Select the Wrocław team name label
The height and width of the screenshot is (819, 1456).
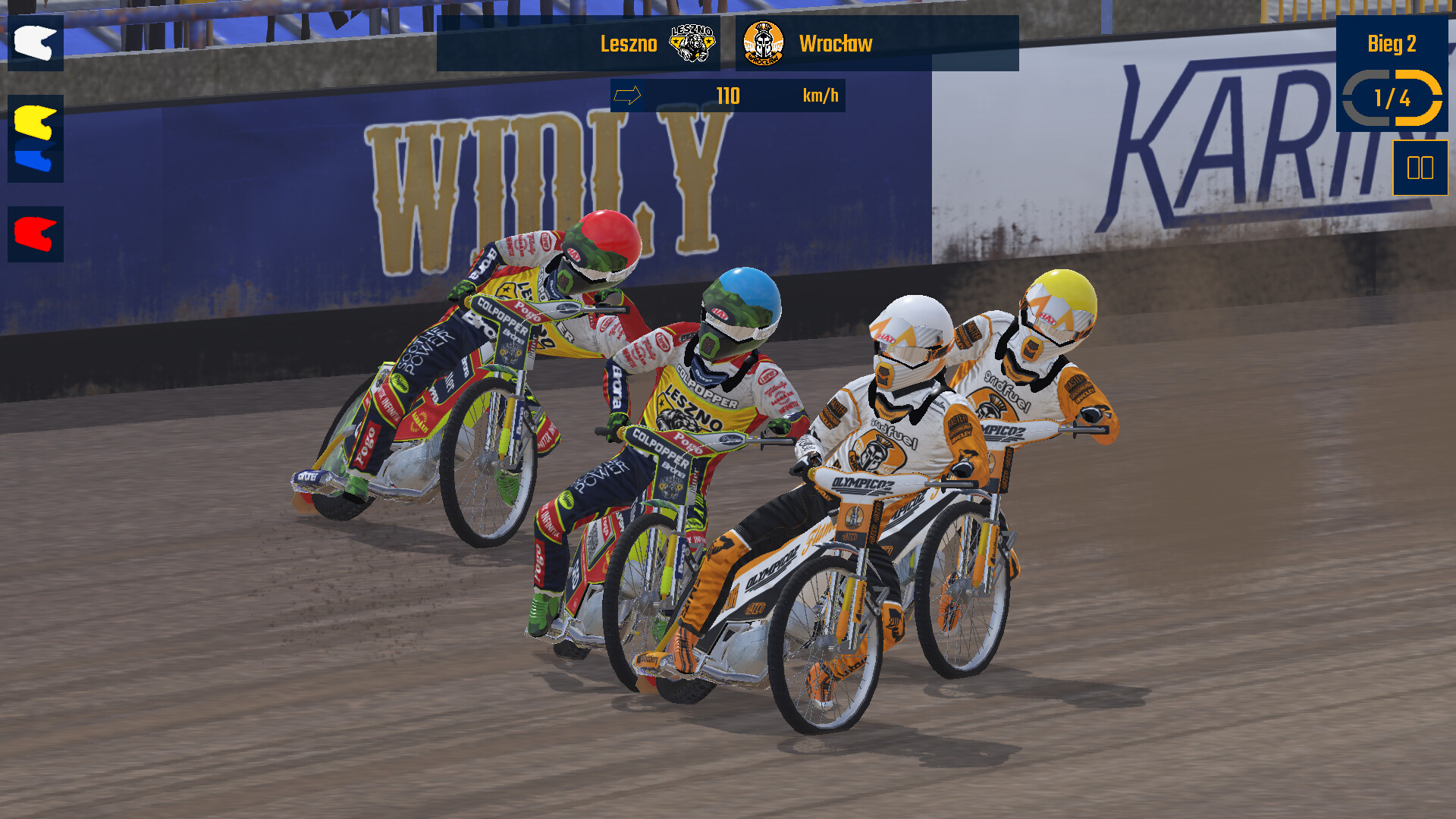point(834,45)
